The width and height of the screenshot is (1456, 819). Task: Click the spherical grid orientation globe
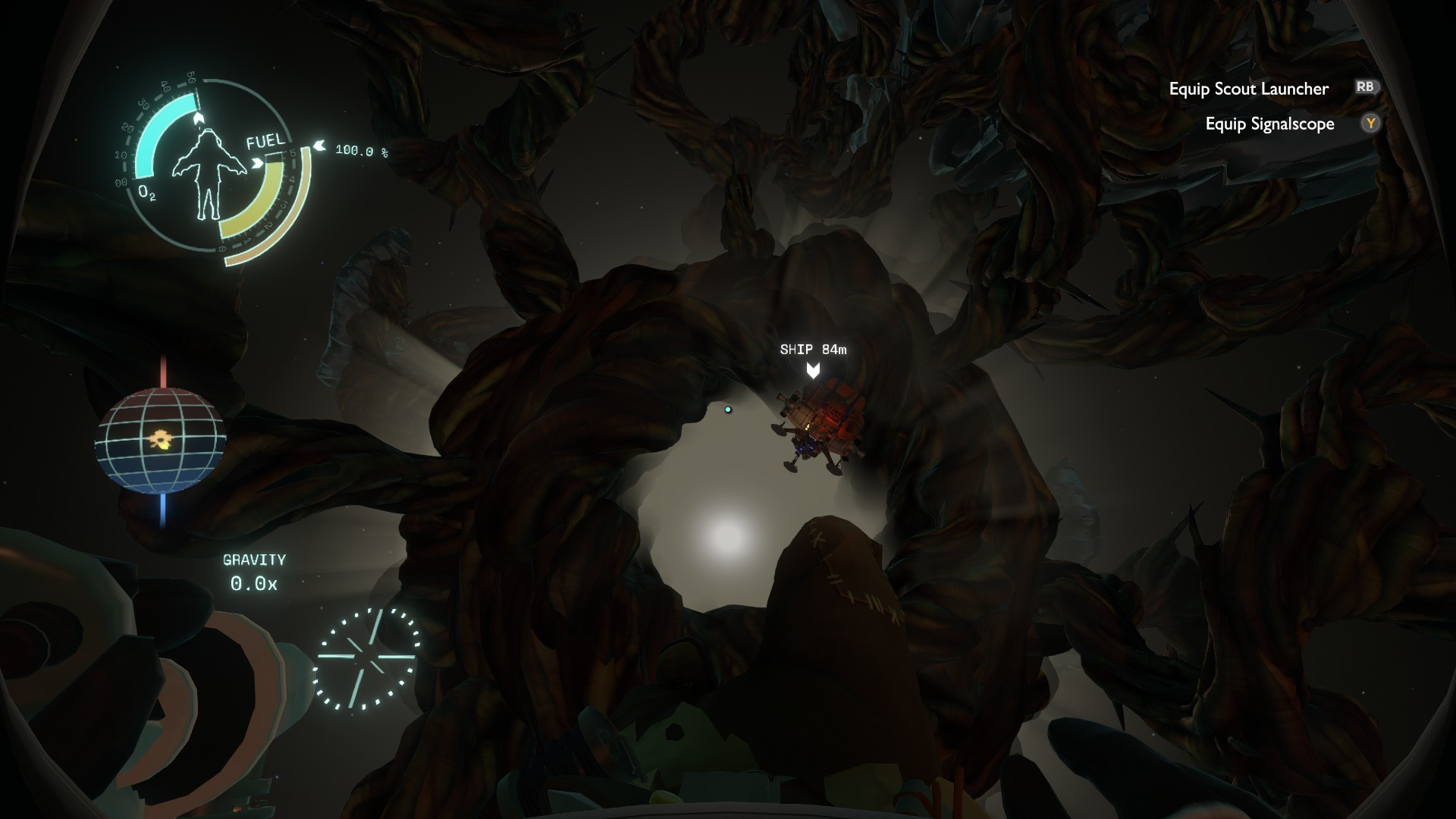(x=160, y=440)
